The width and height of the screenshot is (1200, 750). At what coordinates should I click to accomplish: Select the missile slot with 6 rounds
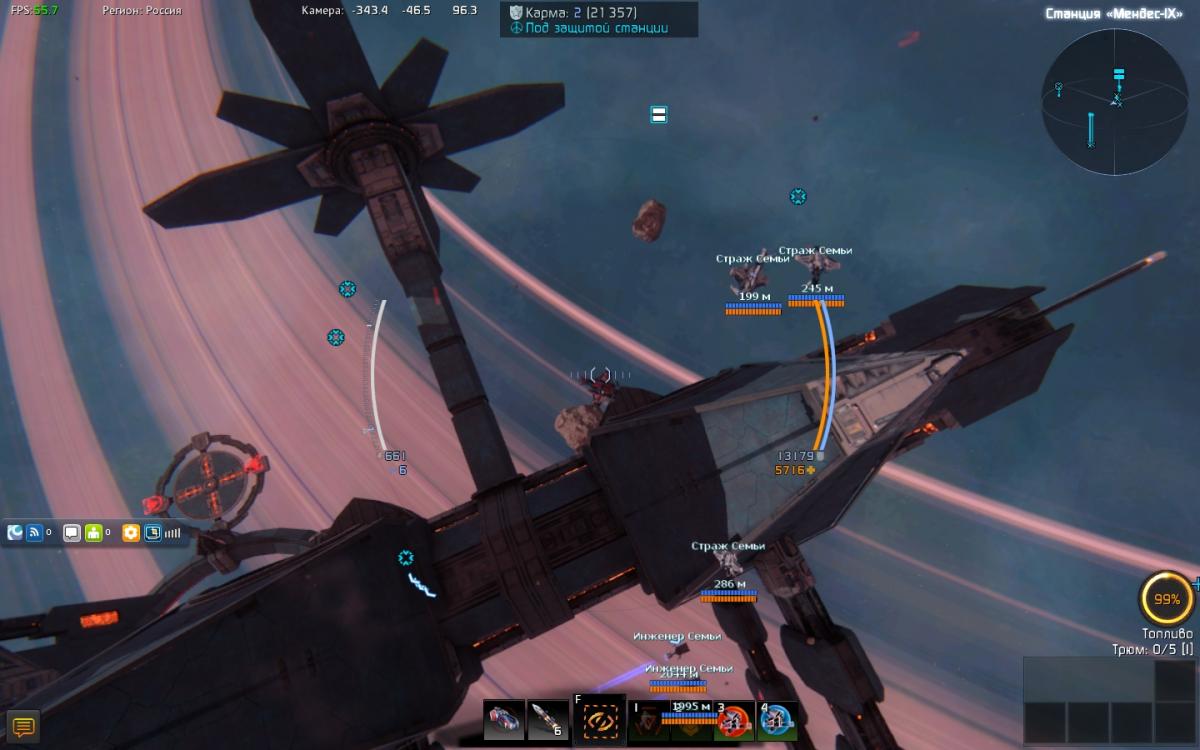[548, 720]
